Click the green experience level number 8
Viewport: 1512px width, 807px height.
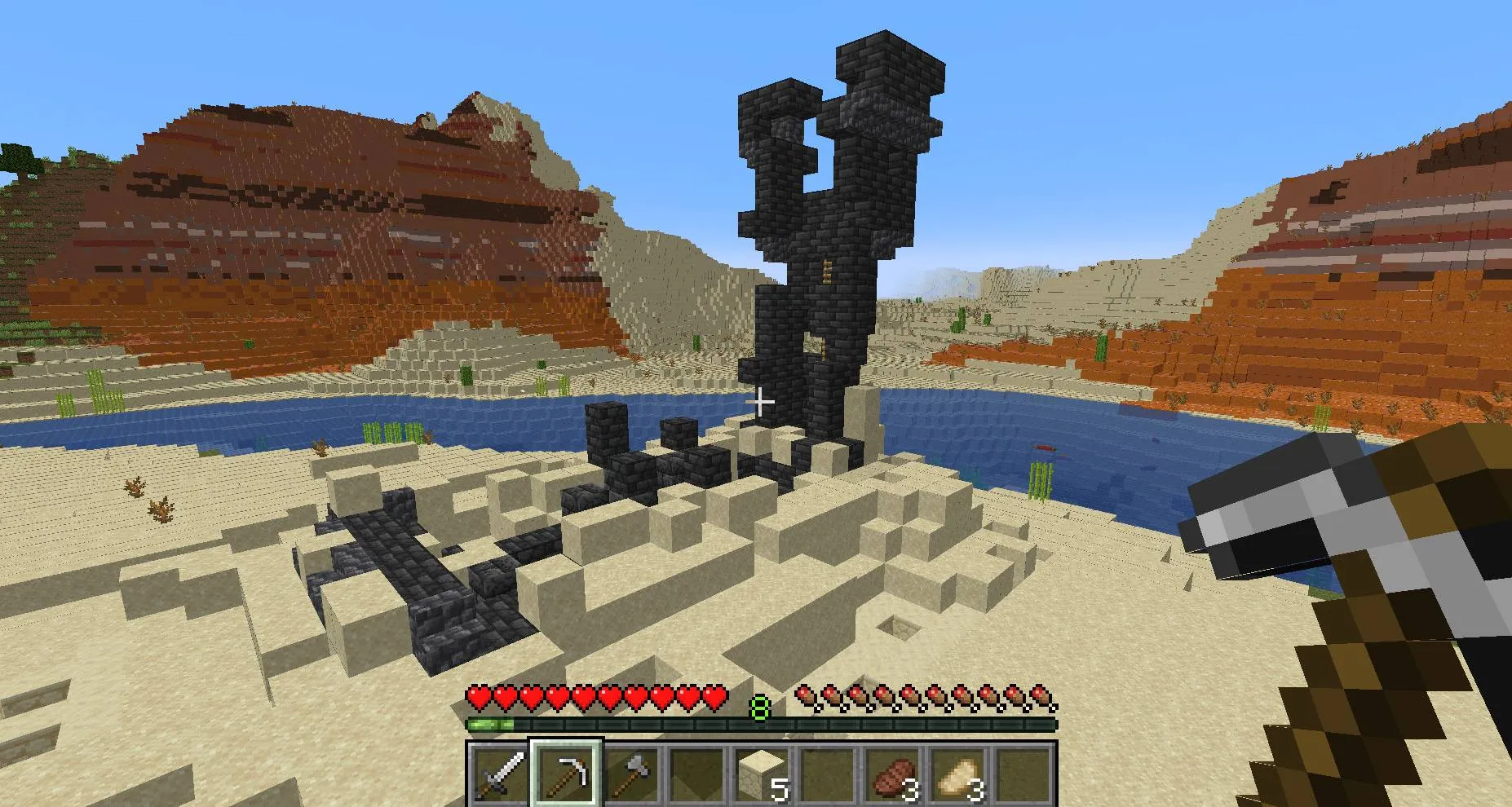click(x=760, y=707)
